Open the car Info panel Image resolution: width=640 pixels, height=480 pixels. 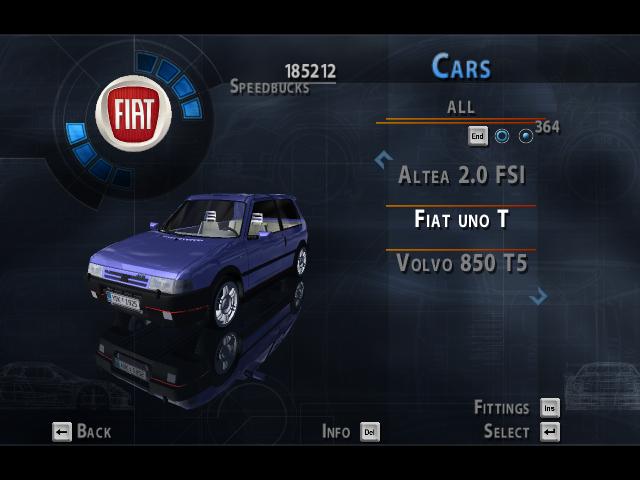click(x=350, y=432)
